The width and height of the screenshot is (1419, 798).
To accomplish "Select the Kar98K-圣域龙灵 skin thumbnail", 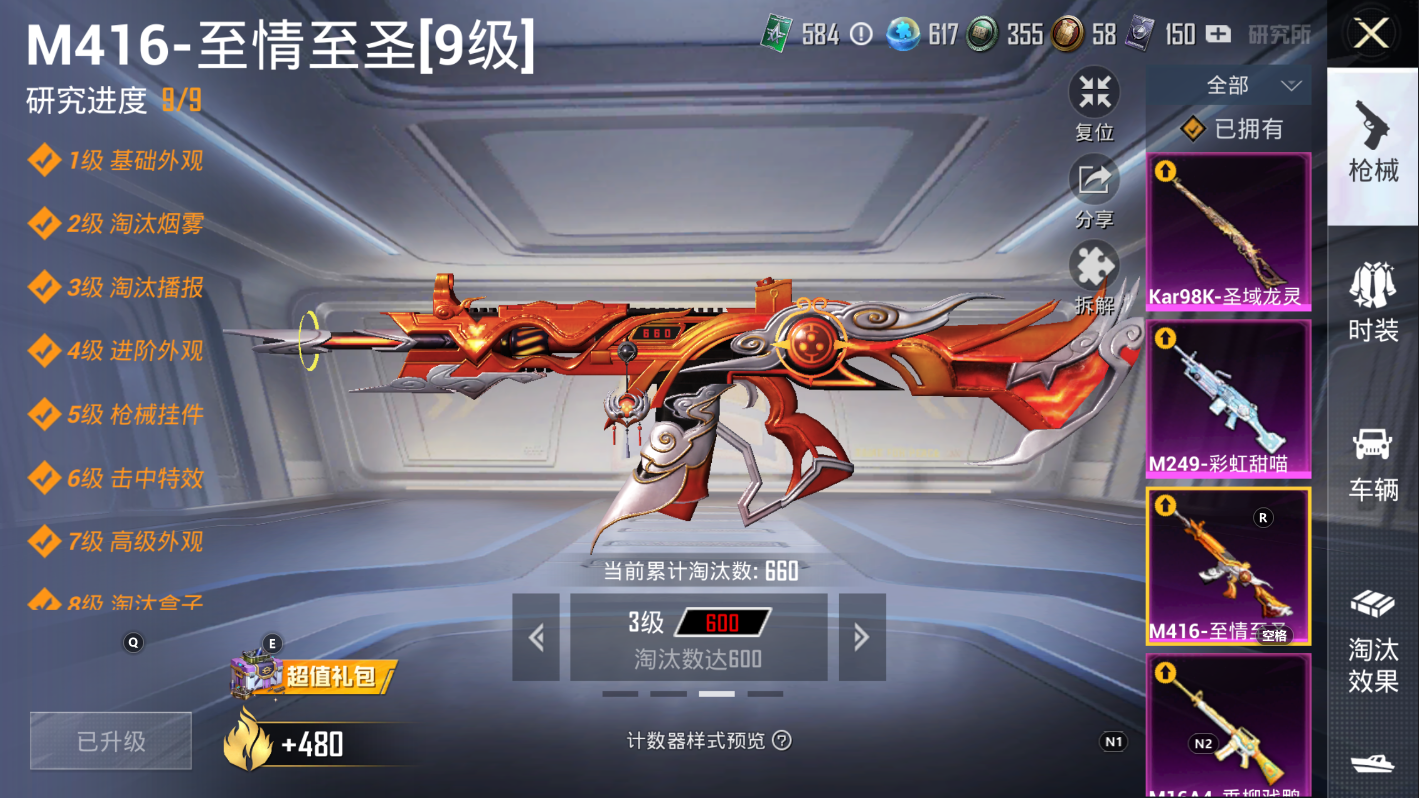I will pyautogui.click(x=1229, y=232).
